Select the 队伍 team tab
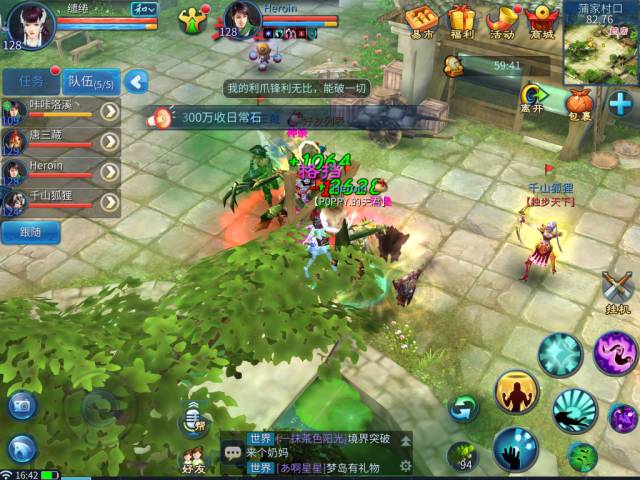The width and height of the screenshot is (640, 480). tap(90, 82)
